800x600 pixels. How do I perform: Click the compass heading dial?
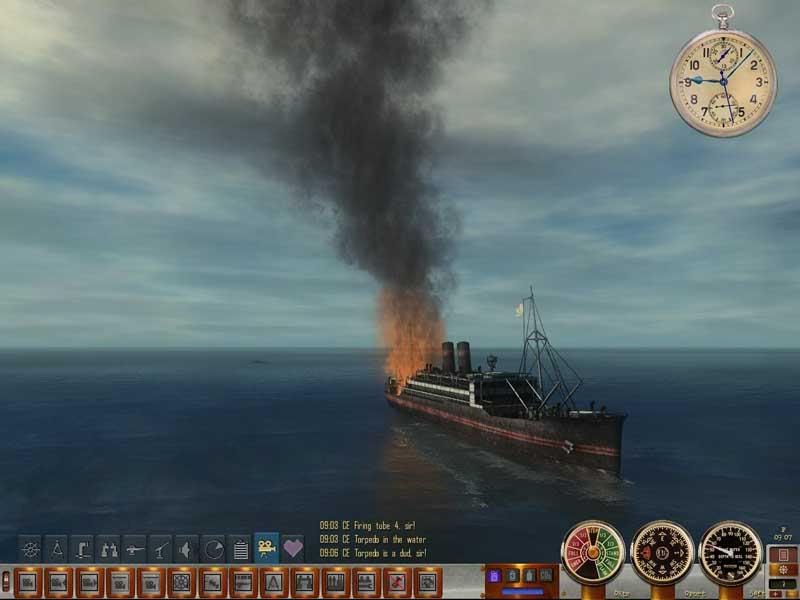point(662,553)
